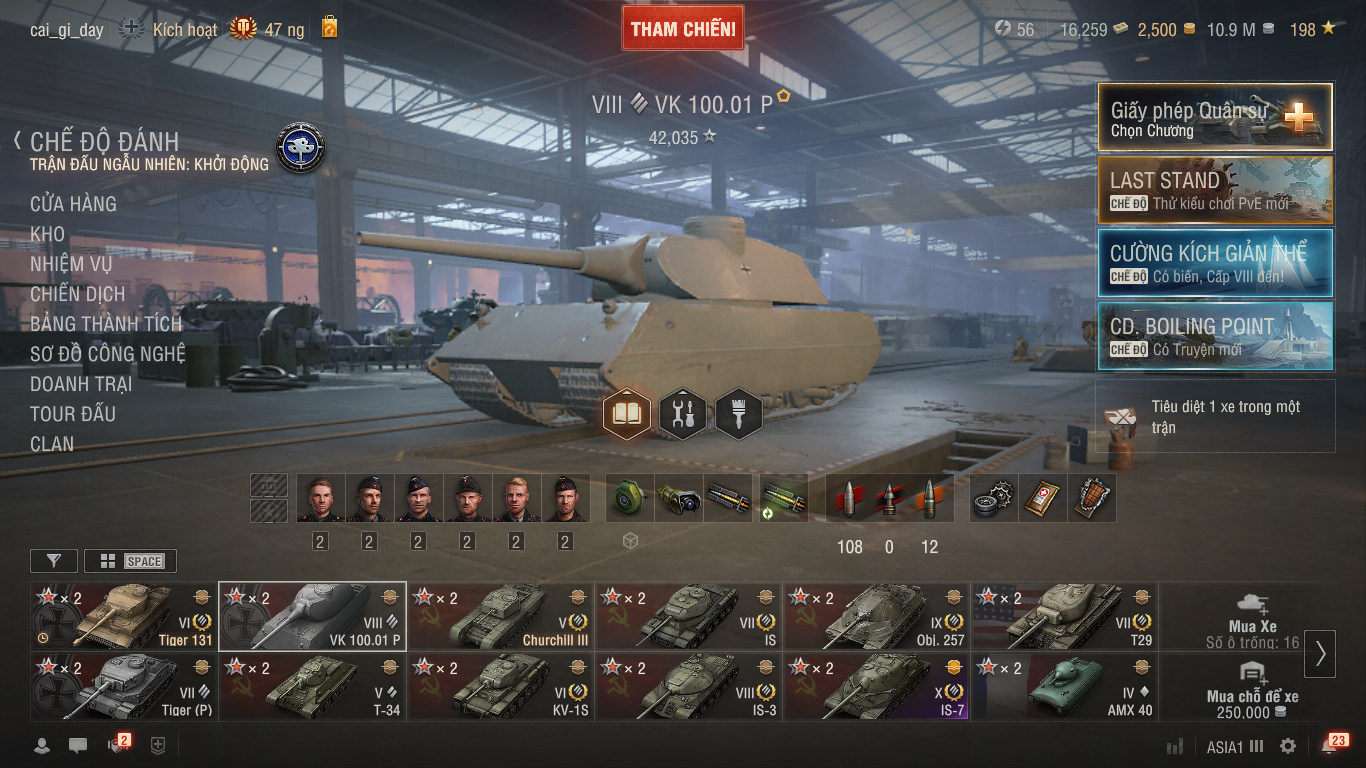Select the IS-7 tier X tank

876,687
